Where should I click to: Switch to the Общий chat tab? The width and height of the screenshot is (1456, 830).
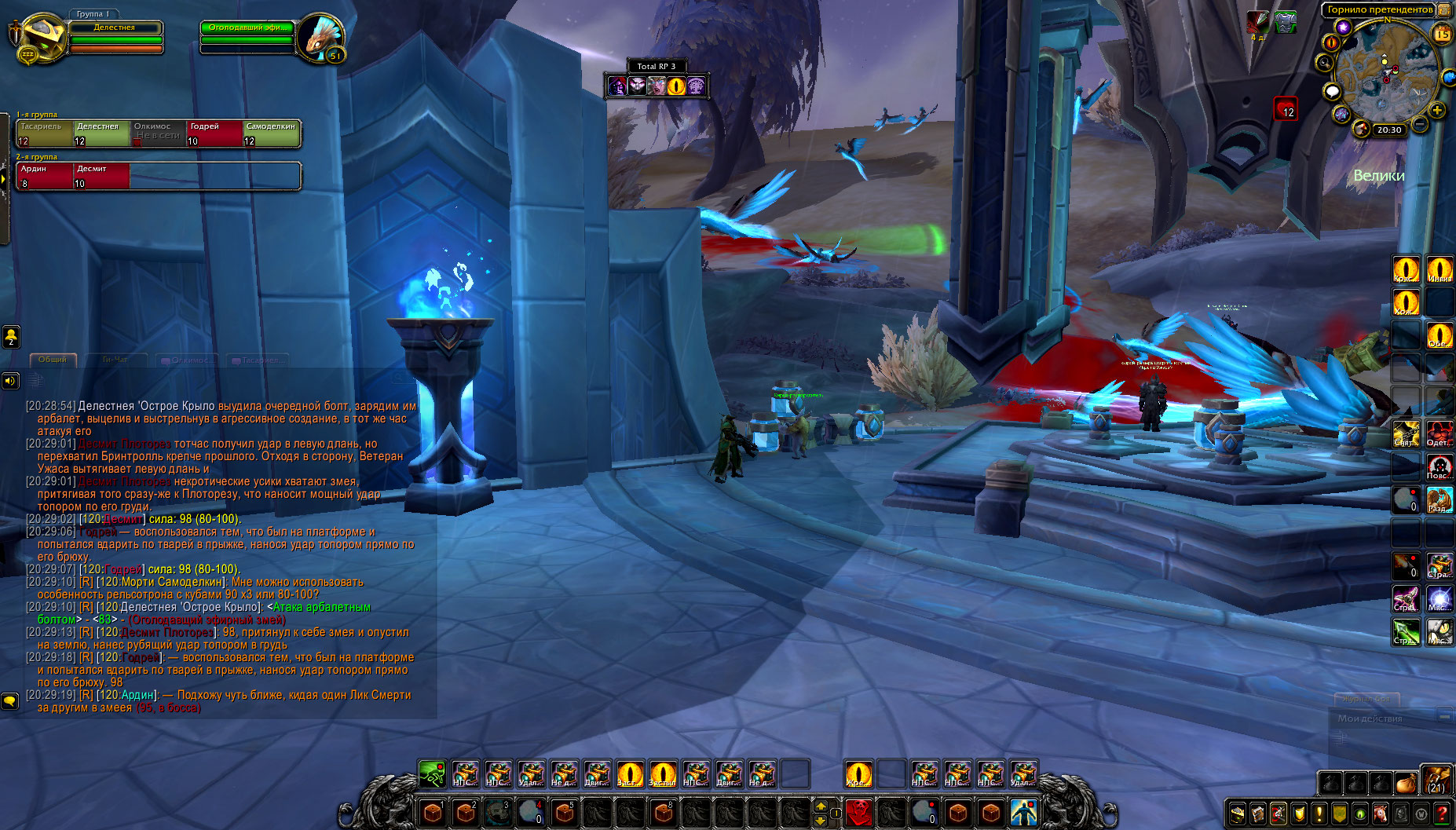point(53,360)
